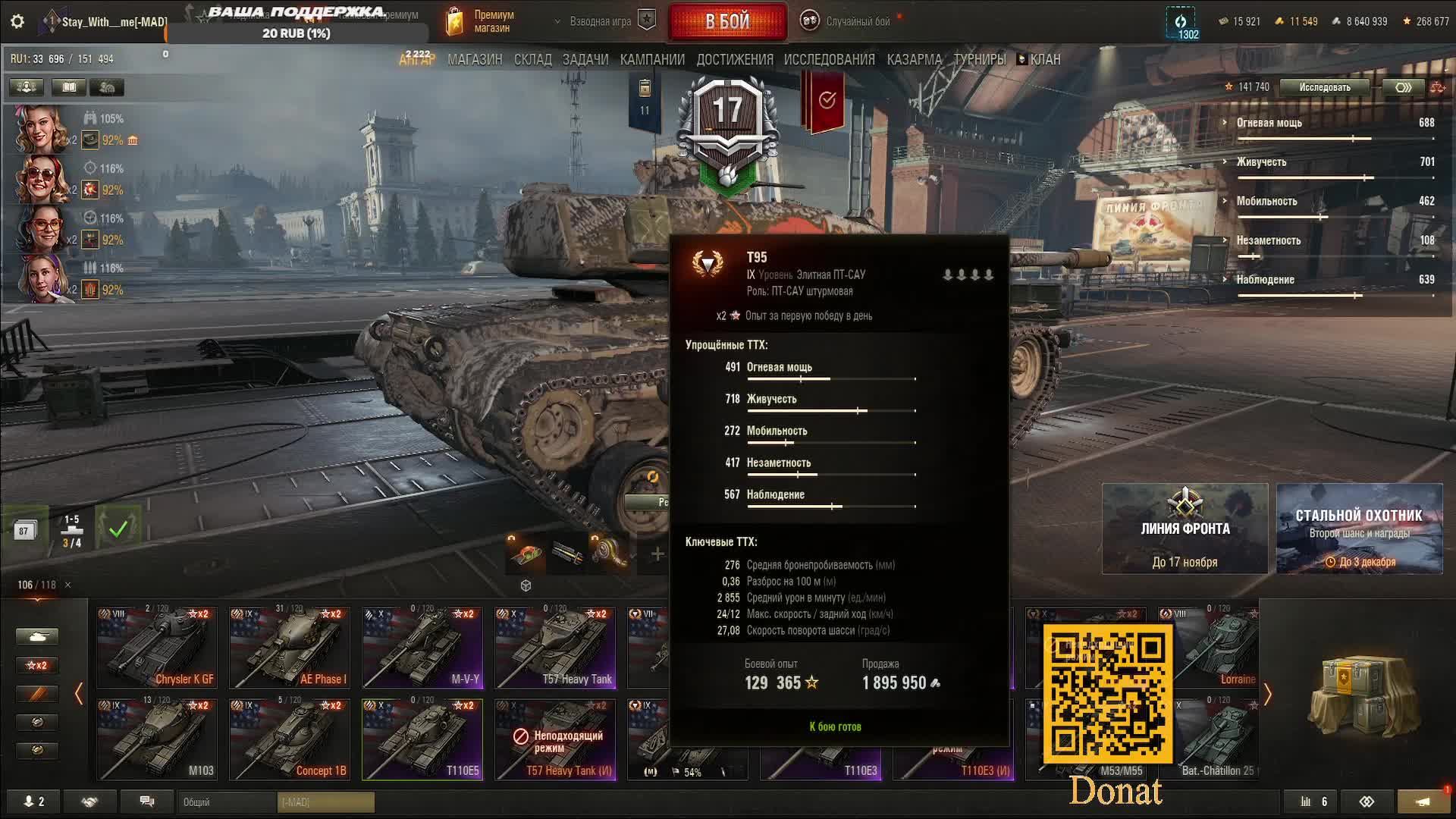Click the Исследовать research button
The width and height of the screenshot is (1456, 819).
point(1324,87)
